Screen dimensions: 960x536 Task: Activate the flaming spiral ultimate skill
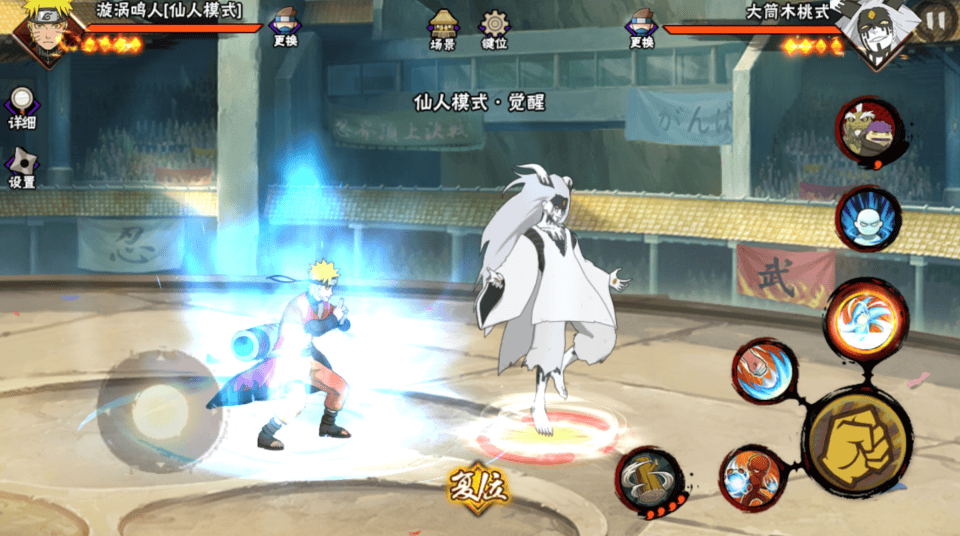866,318
